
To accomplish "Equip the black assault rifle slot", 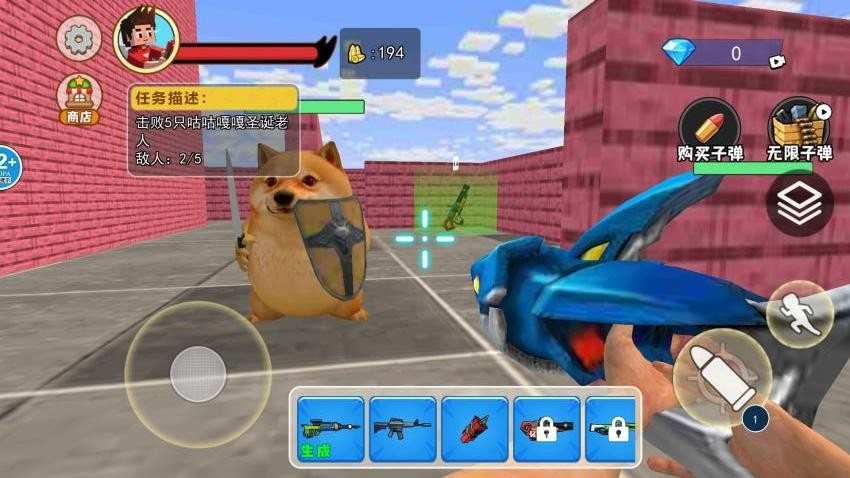I will click(402, 430).
